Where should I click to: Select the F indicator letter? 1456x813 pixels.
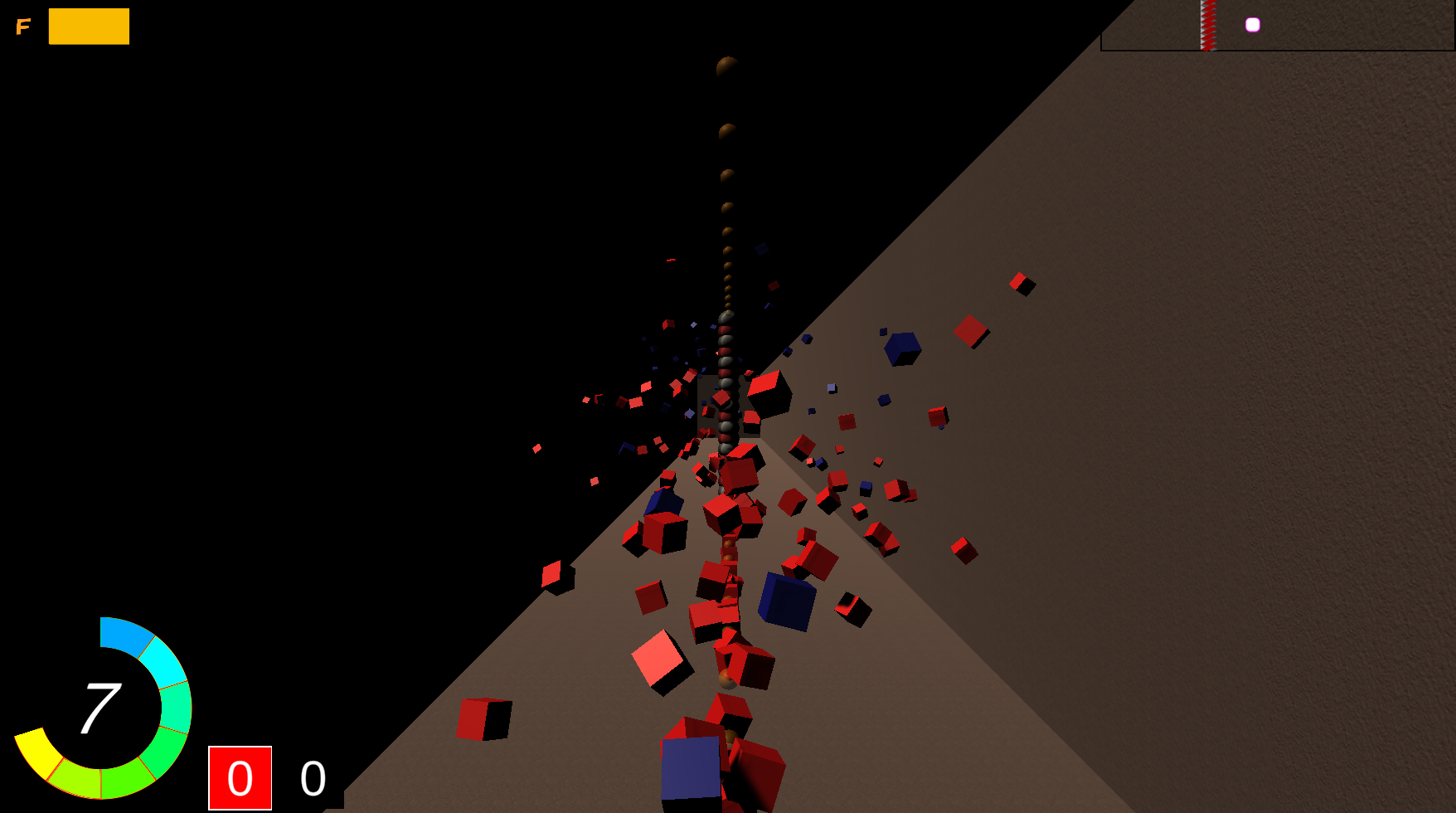click(23, 27)
